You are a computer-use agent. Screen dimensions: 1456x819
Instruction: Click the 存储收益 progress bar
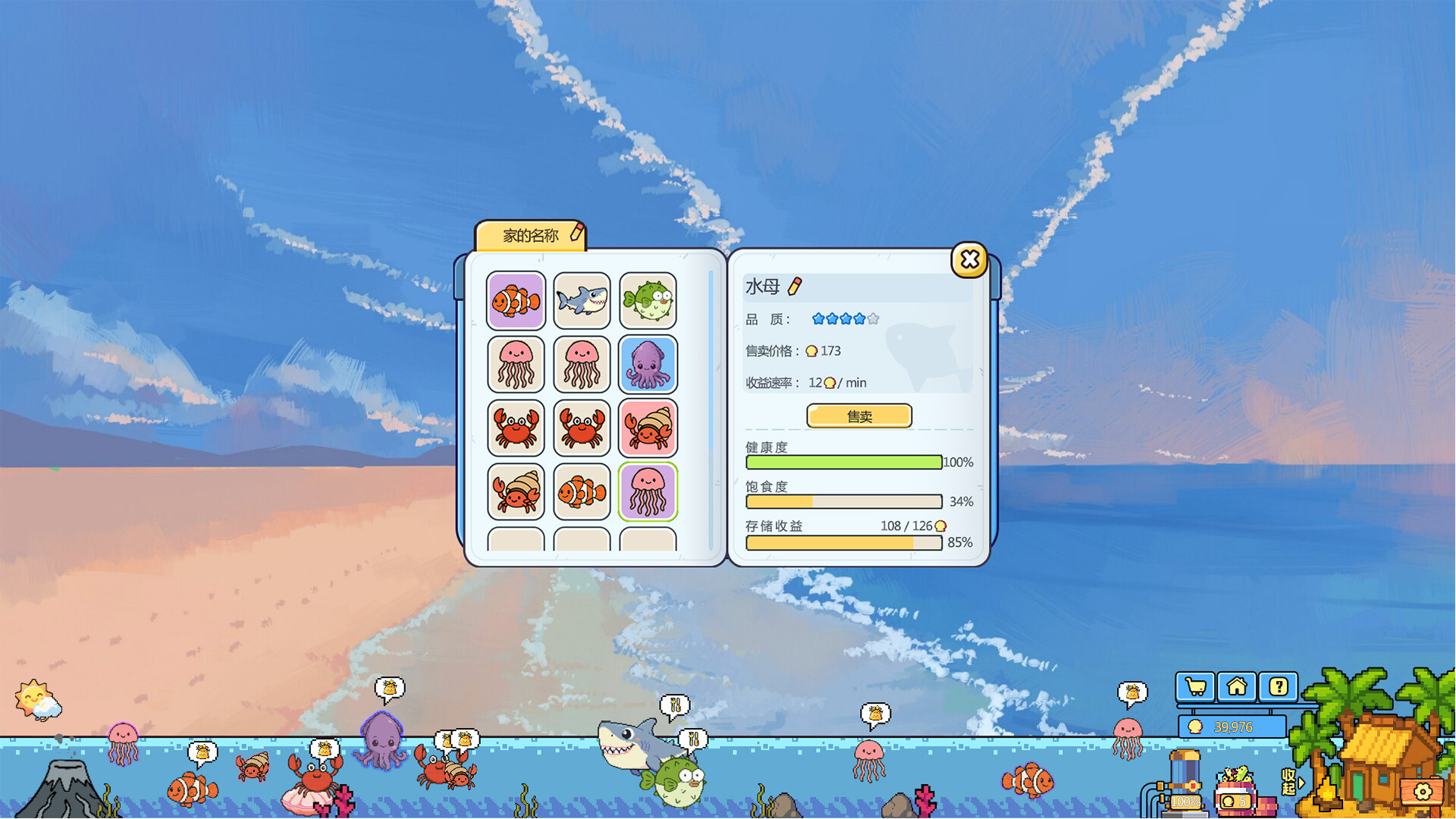pos(843,543)
